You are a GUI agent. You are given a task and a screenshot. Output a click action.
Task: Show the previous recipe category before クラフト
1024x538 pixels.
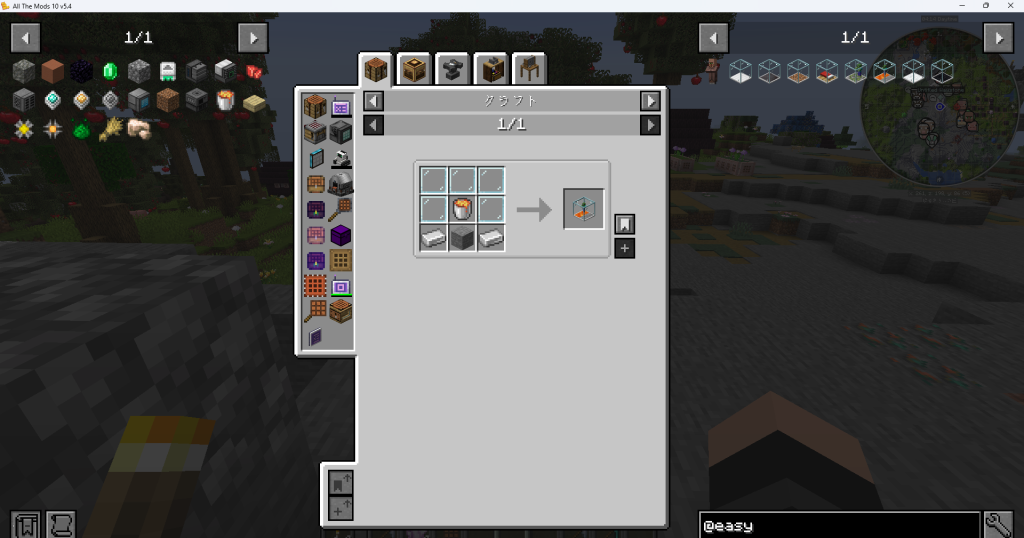372,101
